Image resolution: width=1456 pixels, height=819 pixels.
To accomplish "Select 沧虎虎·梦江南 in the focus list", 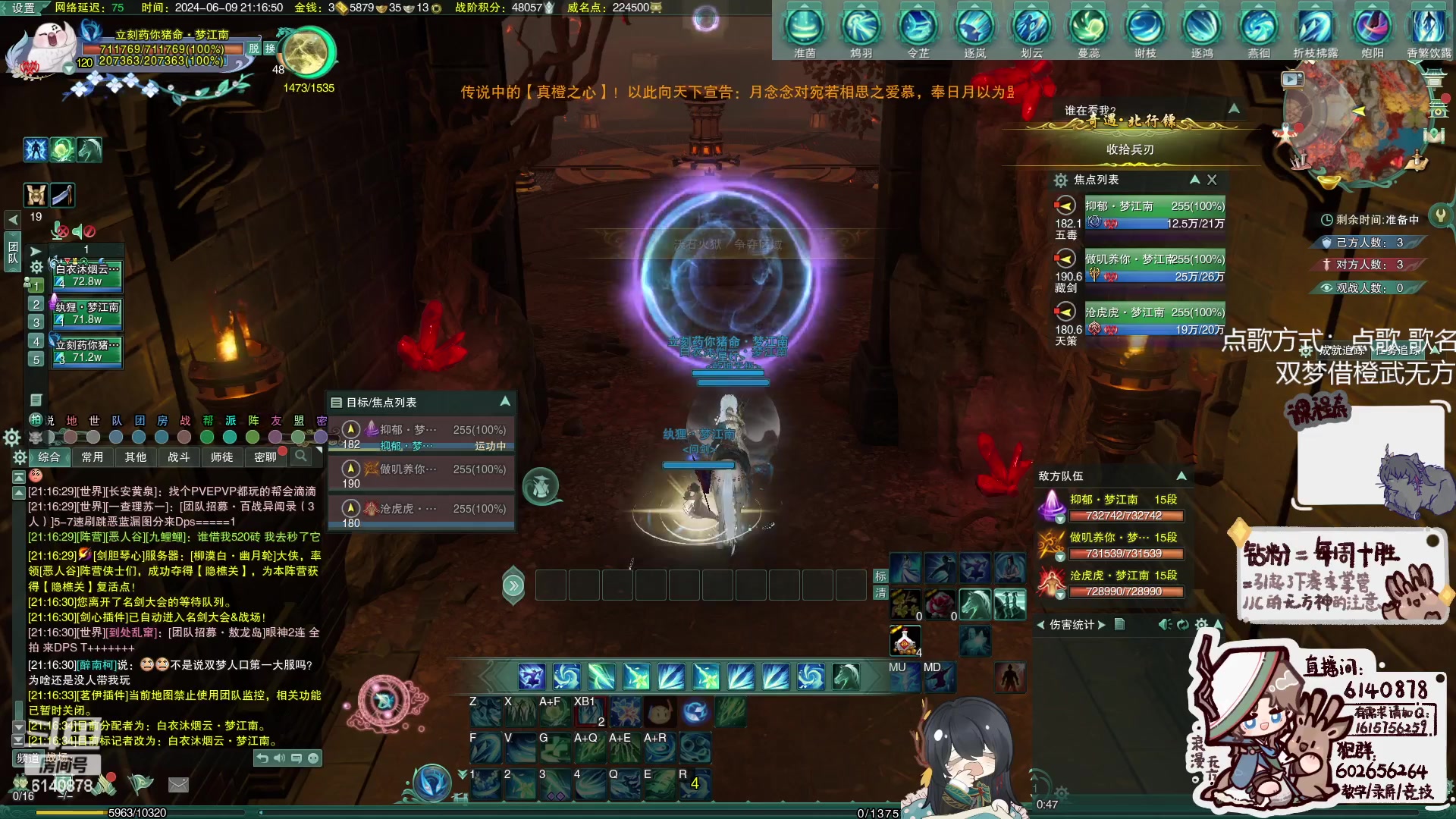I will [x=1139, y=320].
